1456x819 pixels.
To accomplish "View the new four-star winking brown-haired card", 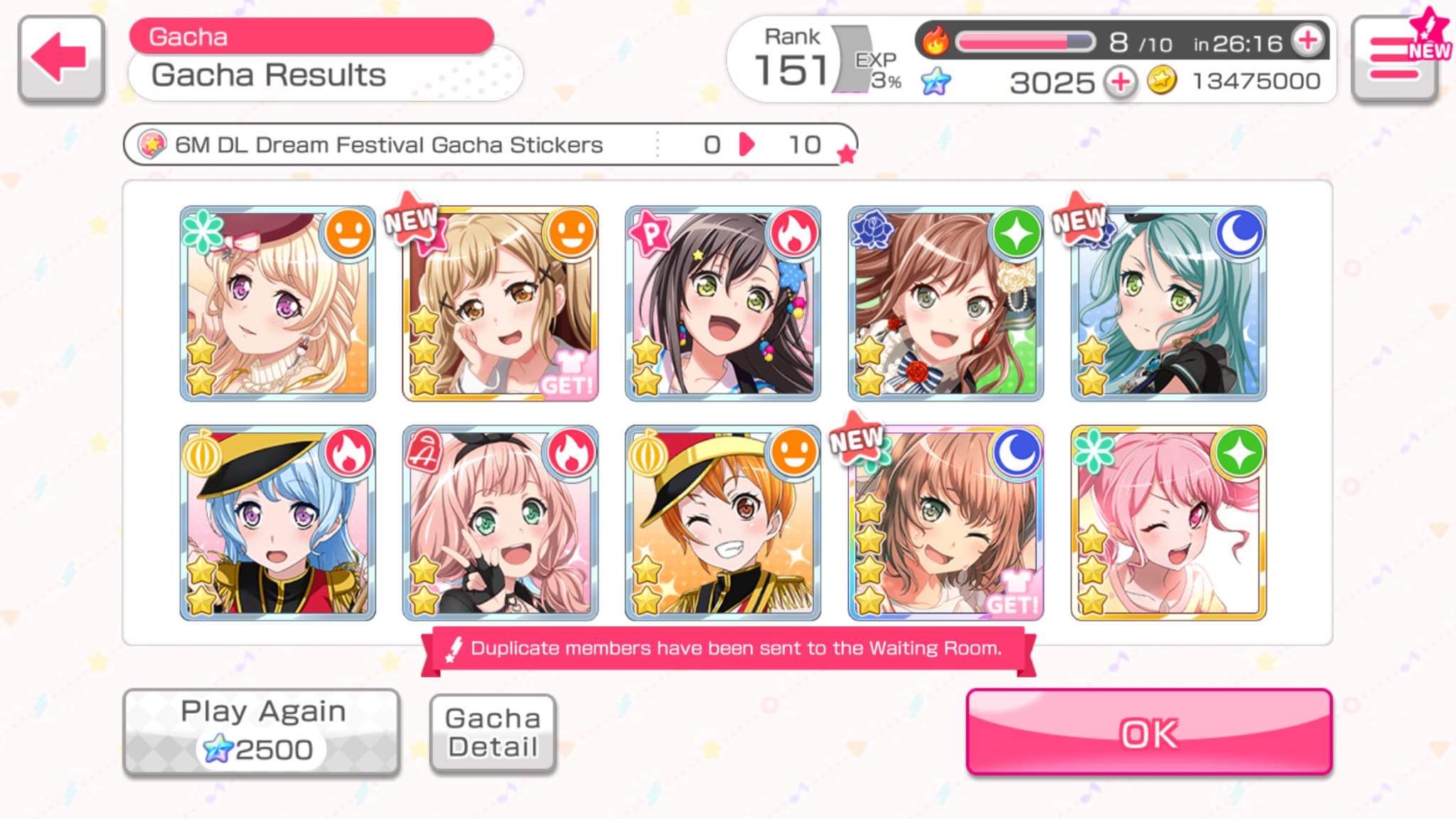I will pos(946,523).
